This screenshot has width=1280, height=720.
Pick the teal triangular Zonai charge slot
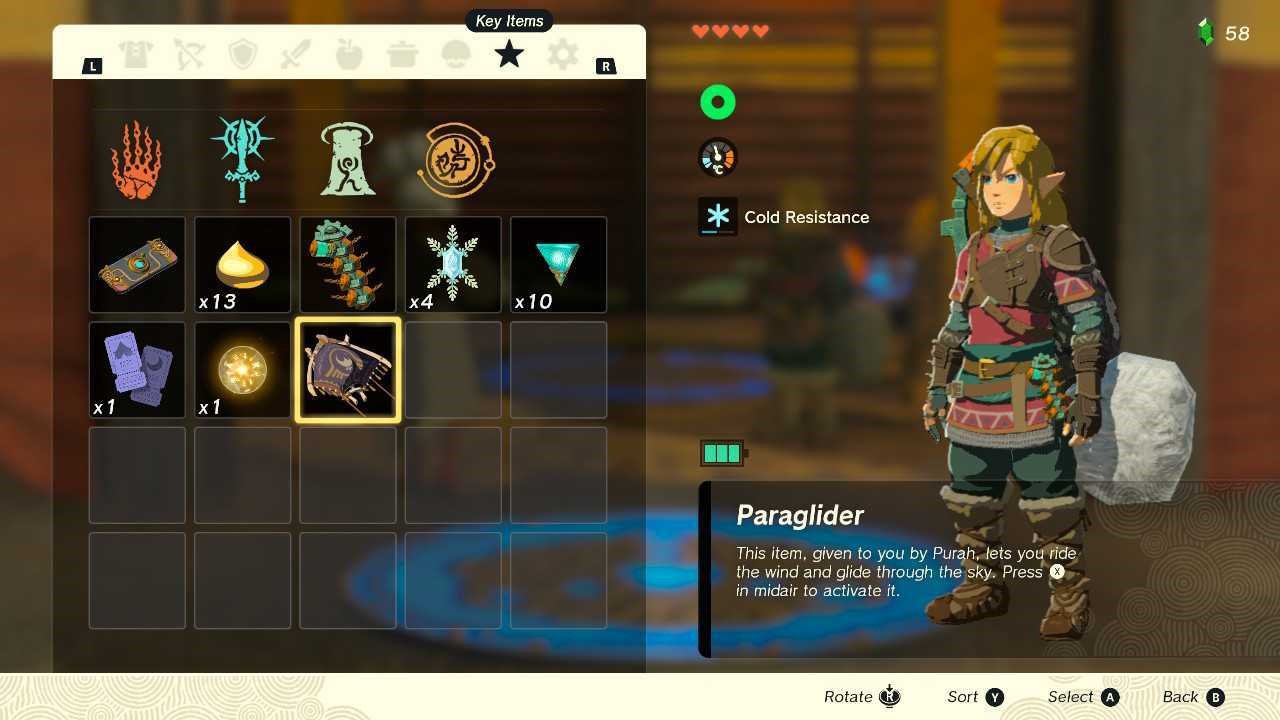[x=558, y=265]
